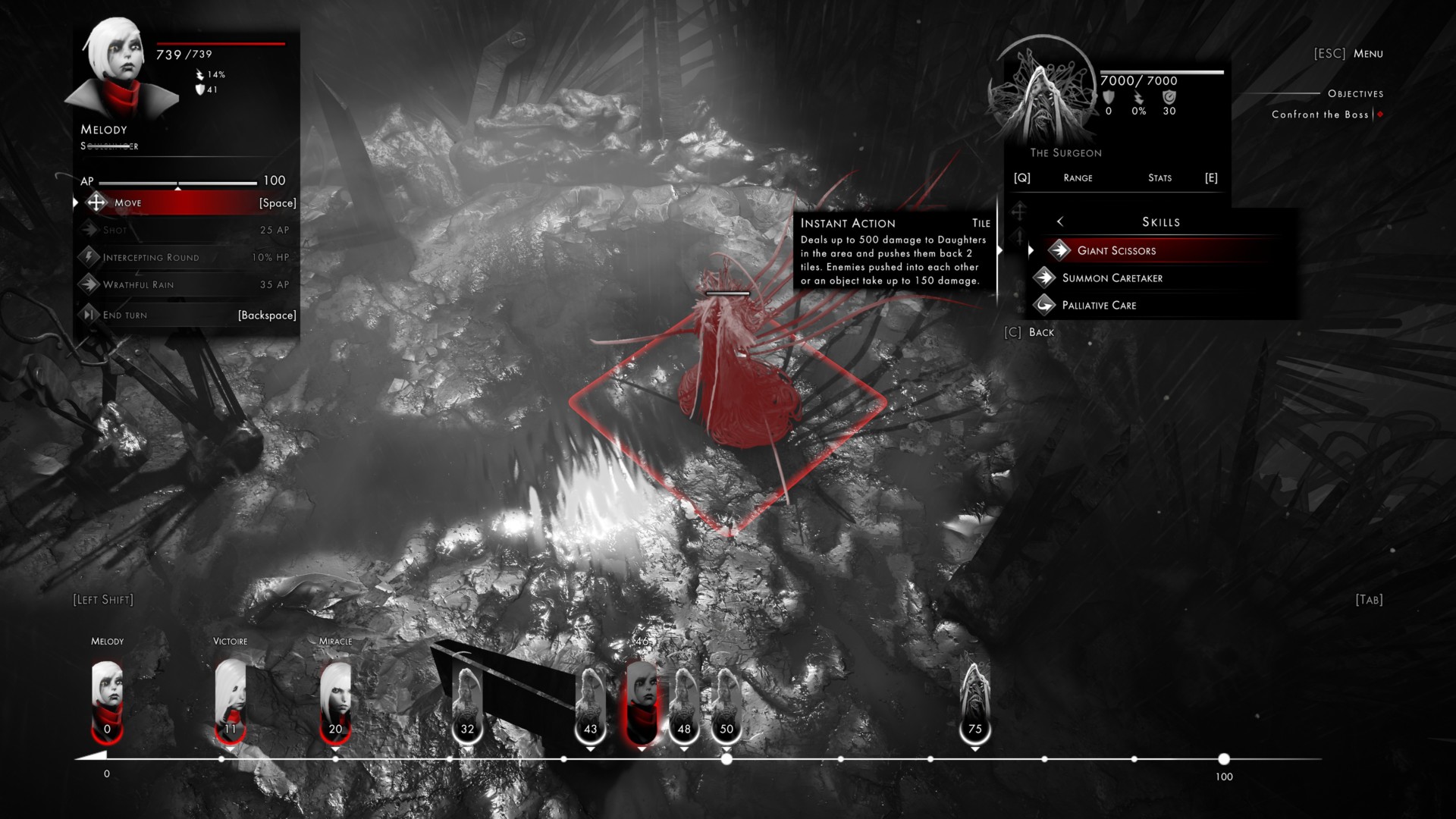The image size is (1456, 819).
Task: Use the Wrathful Rain skill
Action: click(x=186, y=284)
